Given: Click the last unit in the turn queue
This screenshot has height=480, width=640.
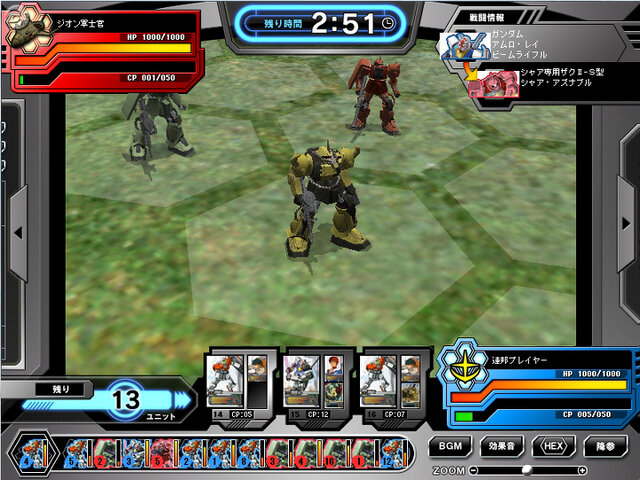Looking at the screenshot, I should [x=393, y=453].
